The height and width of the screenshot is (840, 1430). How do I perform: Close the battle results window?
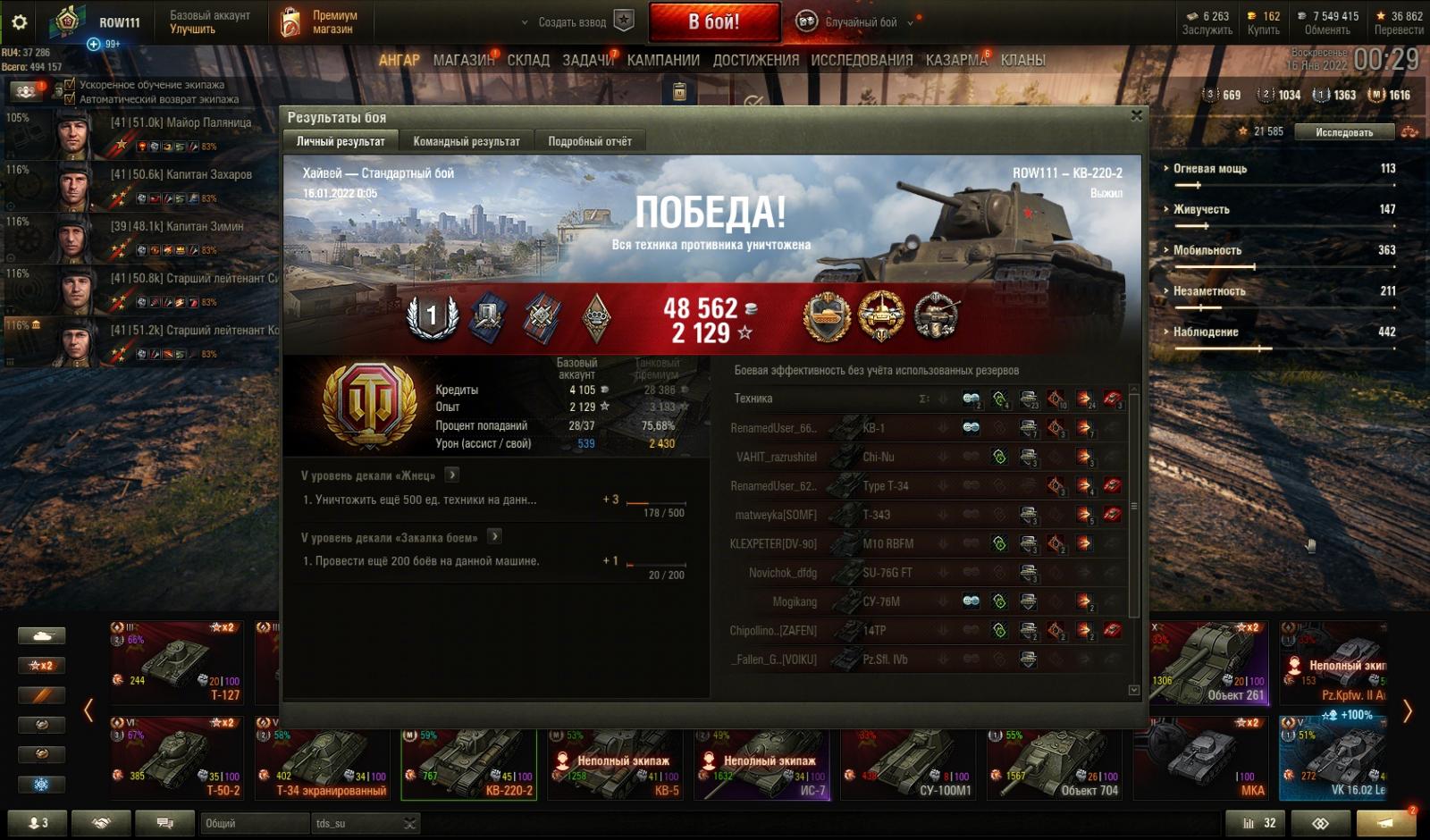coord(1136,115)
